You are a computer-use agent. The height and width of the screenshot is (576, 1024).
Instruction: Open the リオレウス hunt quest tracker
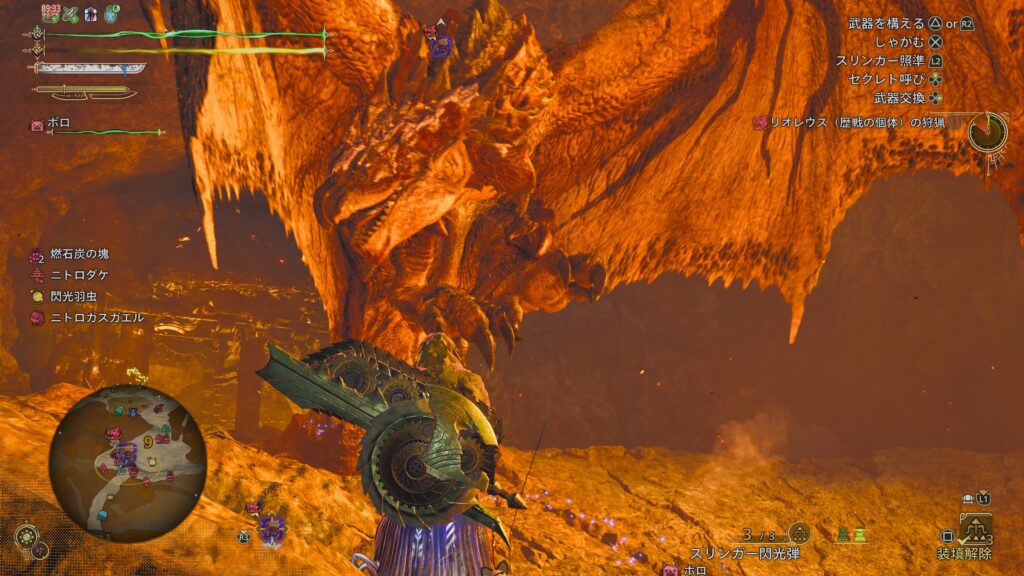[857, 123]
